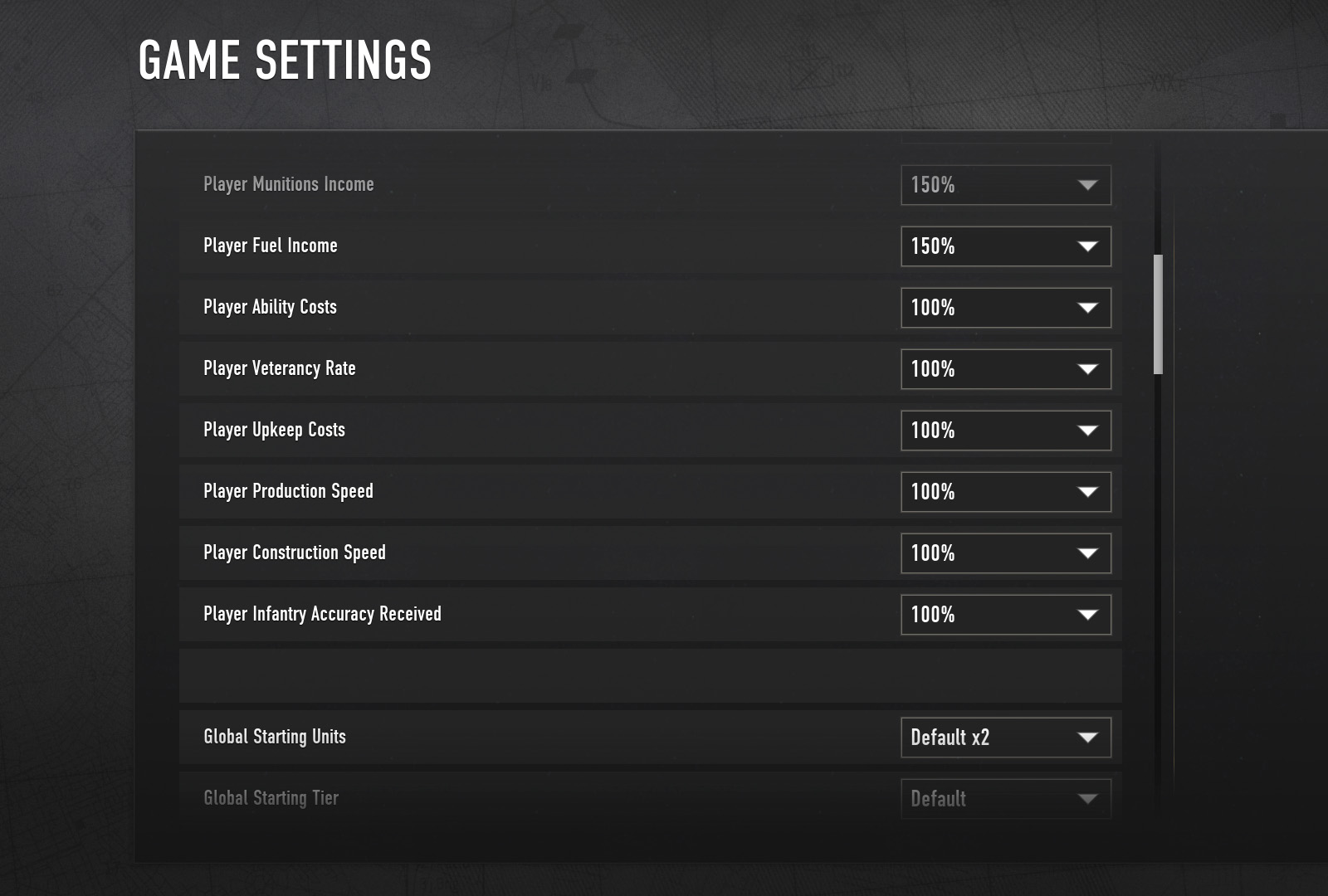1328x896 pixels.
Task: Expand the Player Production Speed dropdown
Action: click(1005, 492)
